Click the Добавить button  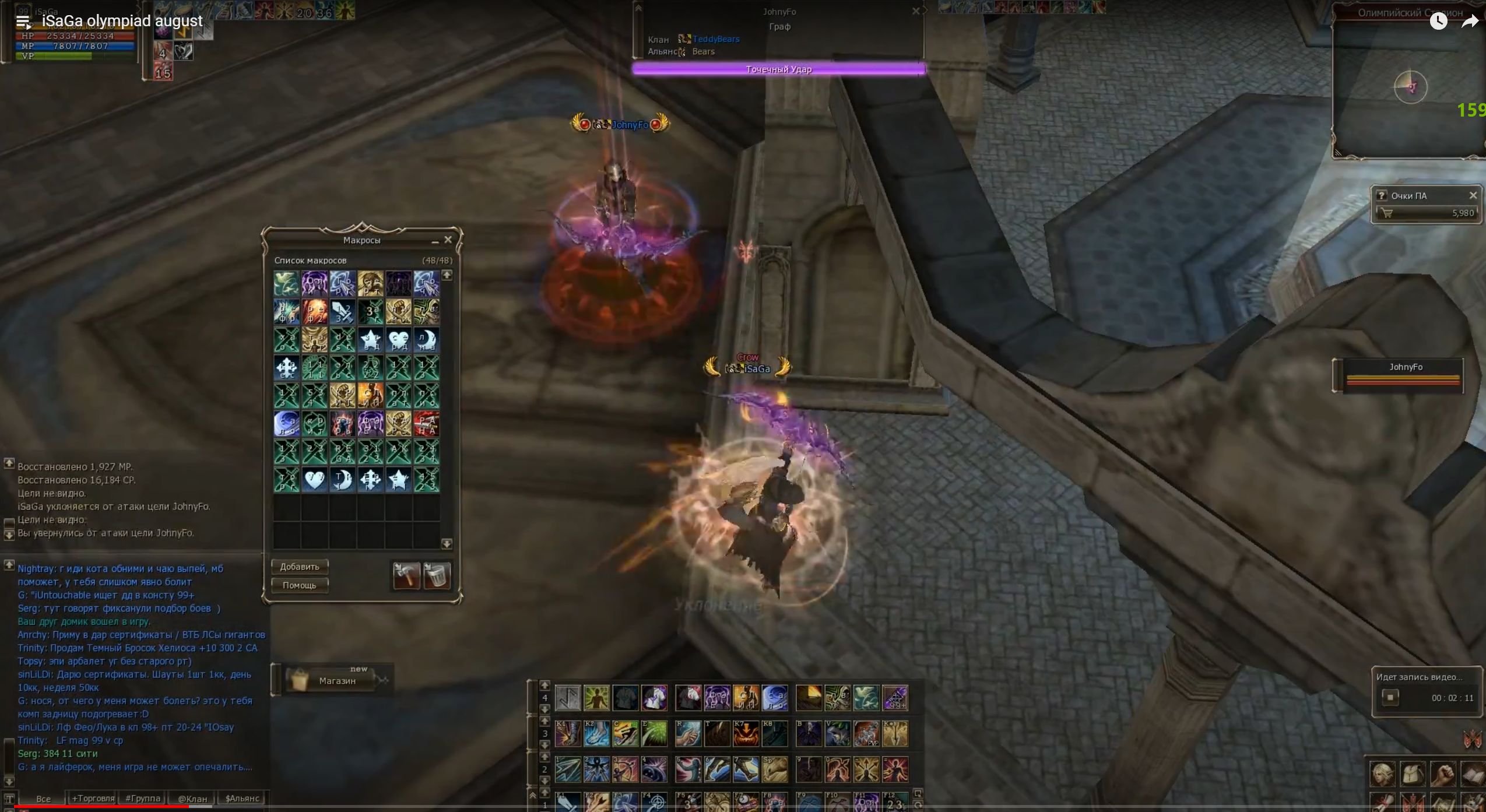[x=300, y=567]
